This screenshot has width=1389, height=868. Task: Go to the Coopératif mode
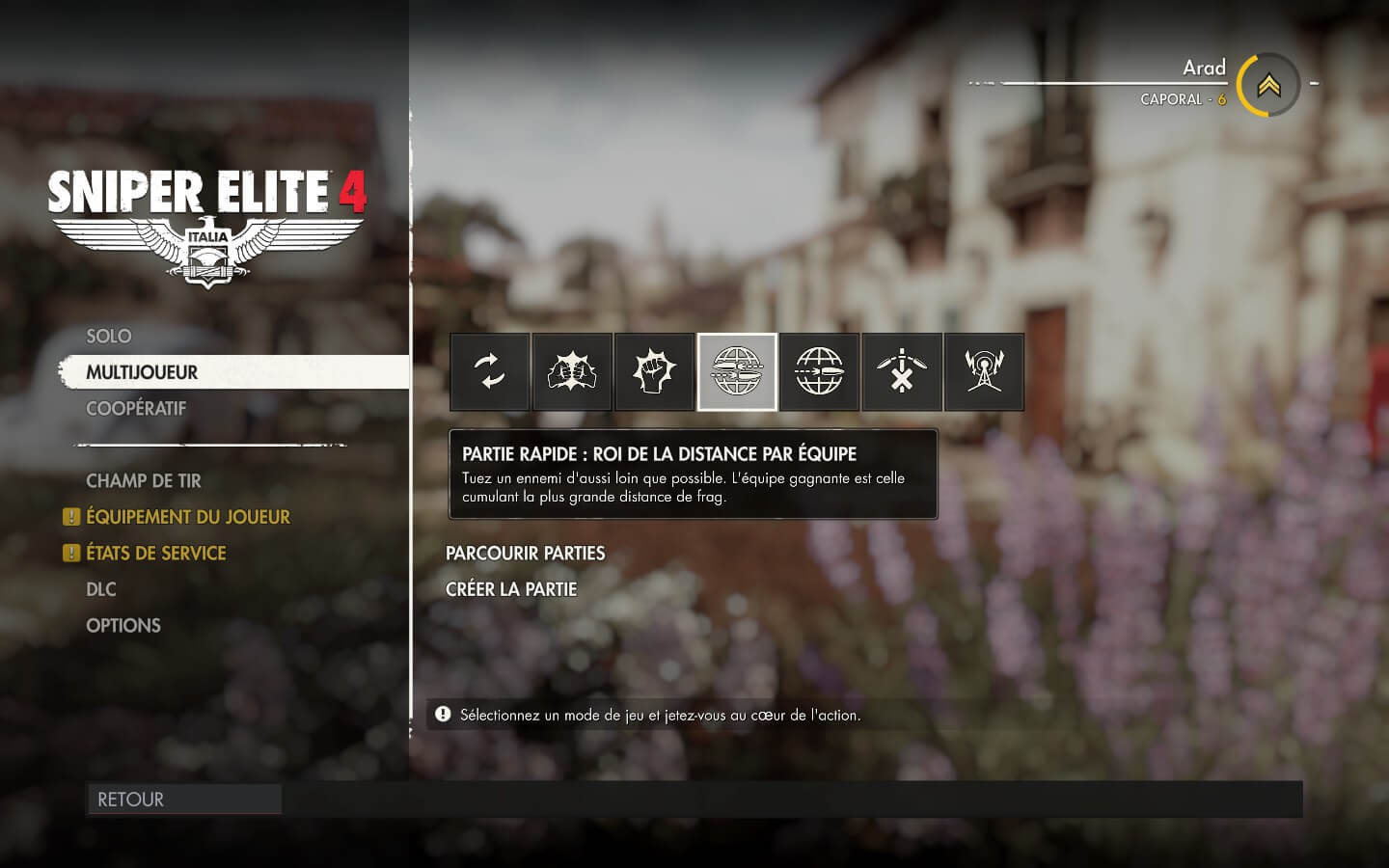pos(136,409)
